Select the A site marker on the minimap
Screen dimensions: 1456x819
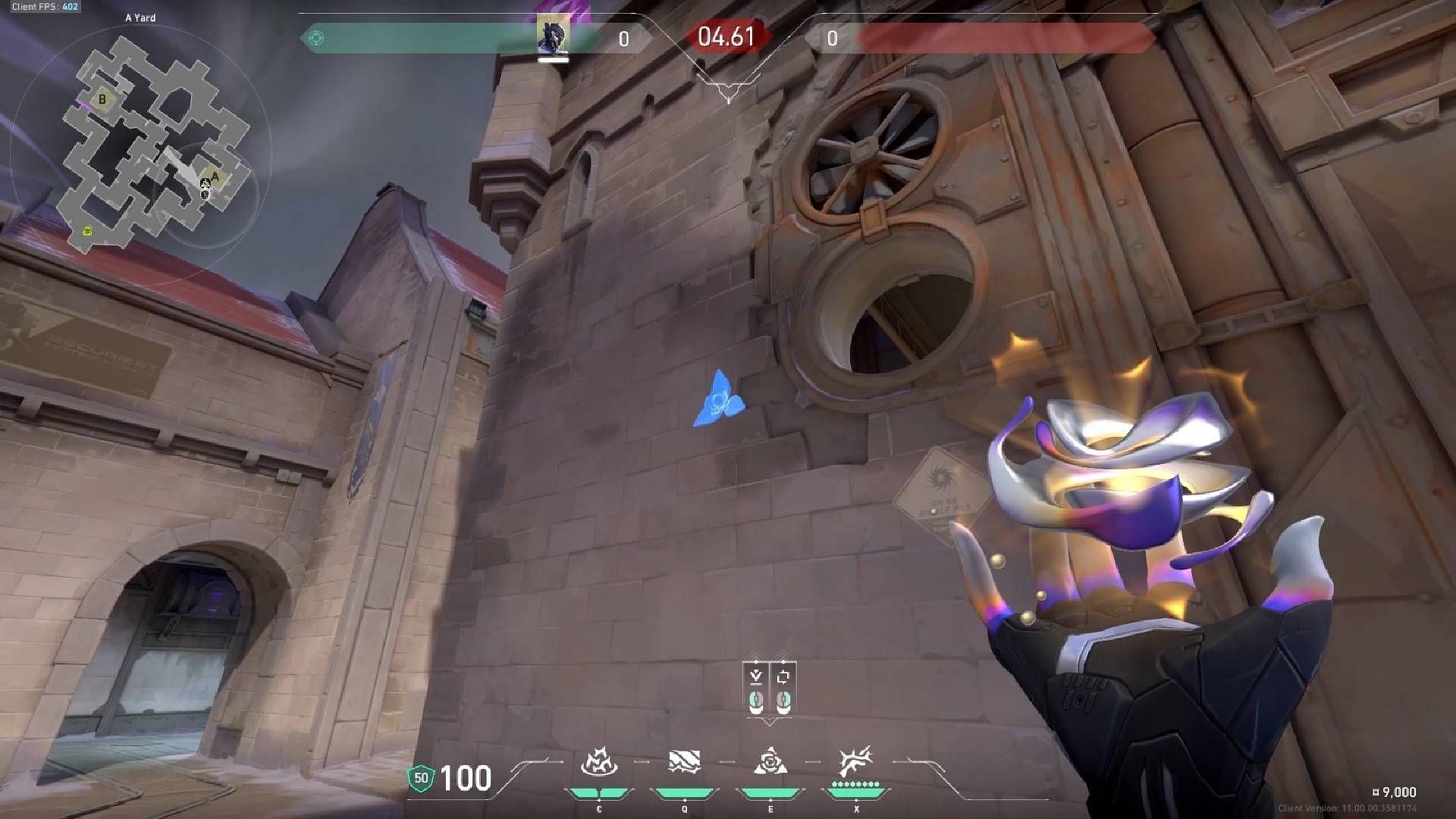(215, 175)
